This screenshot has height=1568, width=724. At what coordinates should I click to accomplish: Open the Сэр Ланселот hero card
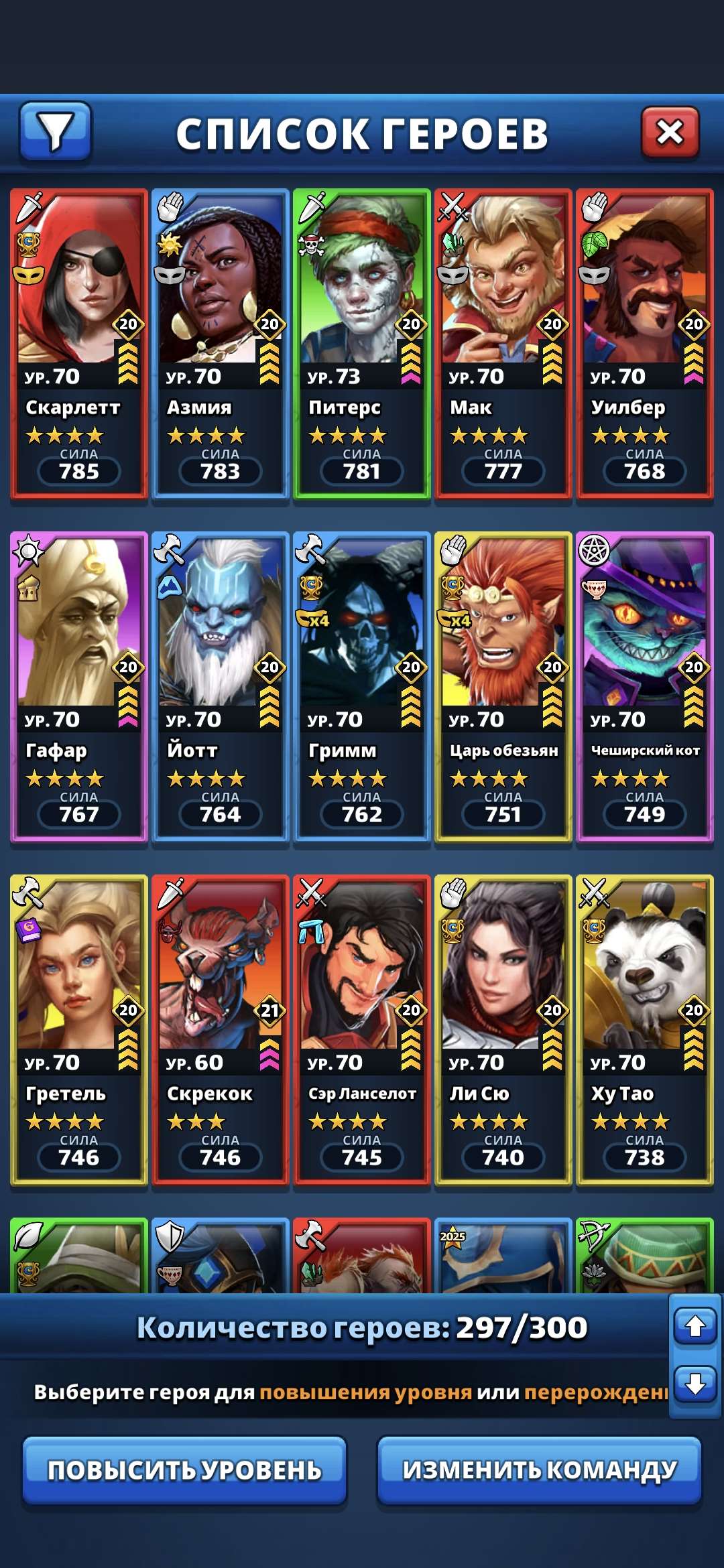coord(362,1031)
